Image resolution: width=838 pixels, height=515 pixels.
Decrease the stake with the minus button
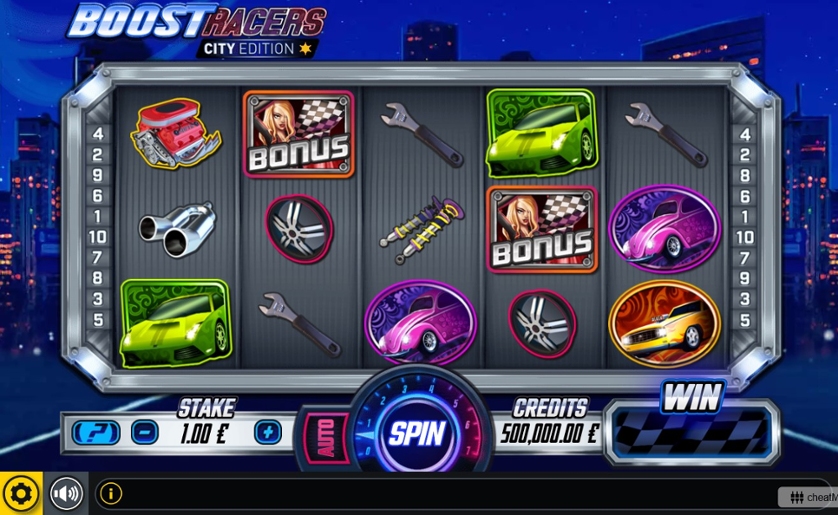pos(145,432)
